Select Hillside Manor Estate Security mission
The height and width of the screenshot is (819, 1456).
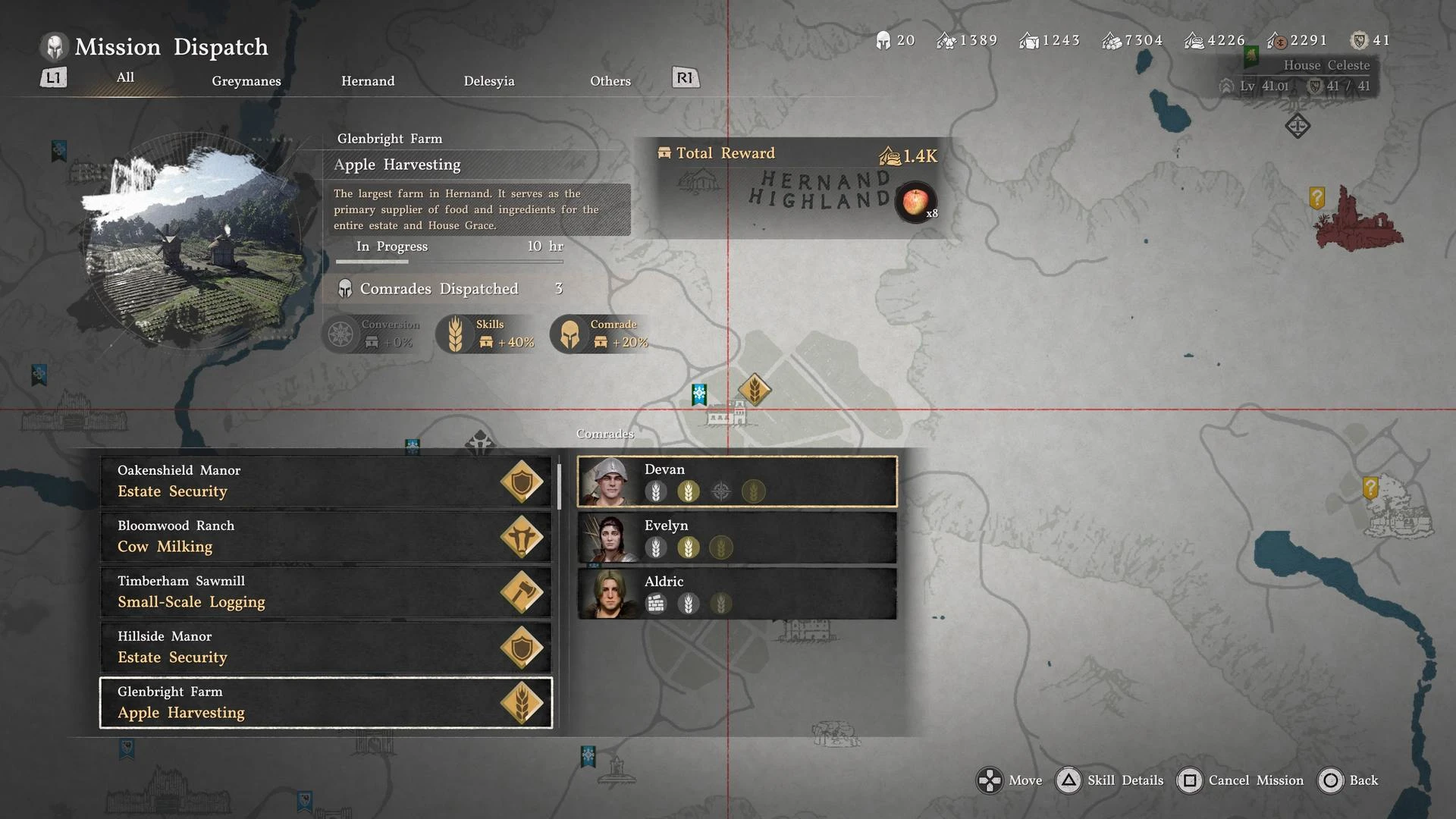(x=326, y=648)
